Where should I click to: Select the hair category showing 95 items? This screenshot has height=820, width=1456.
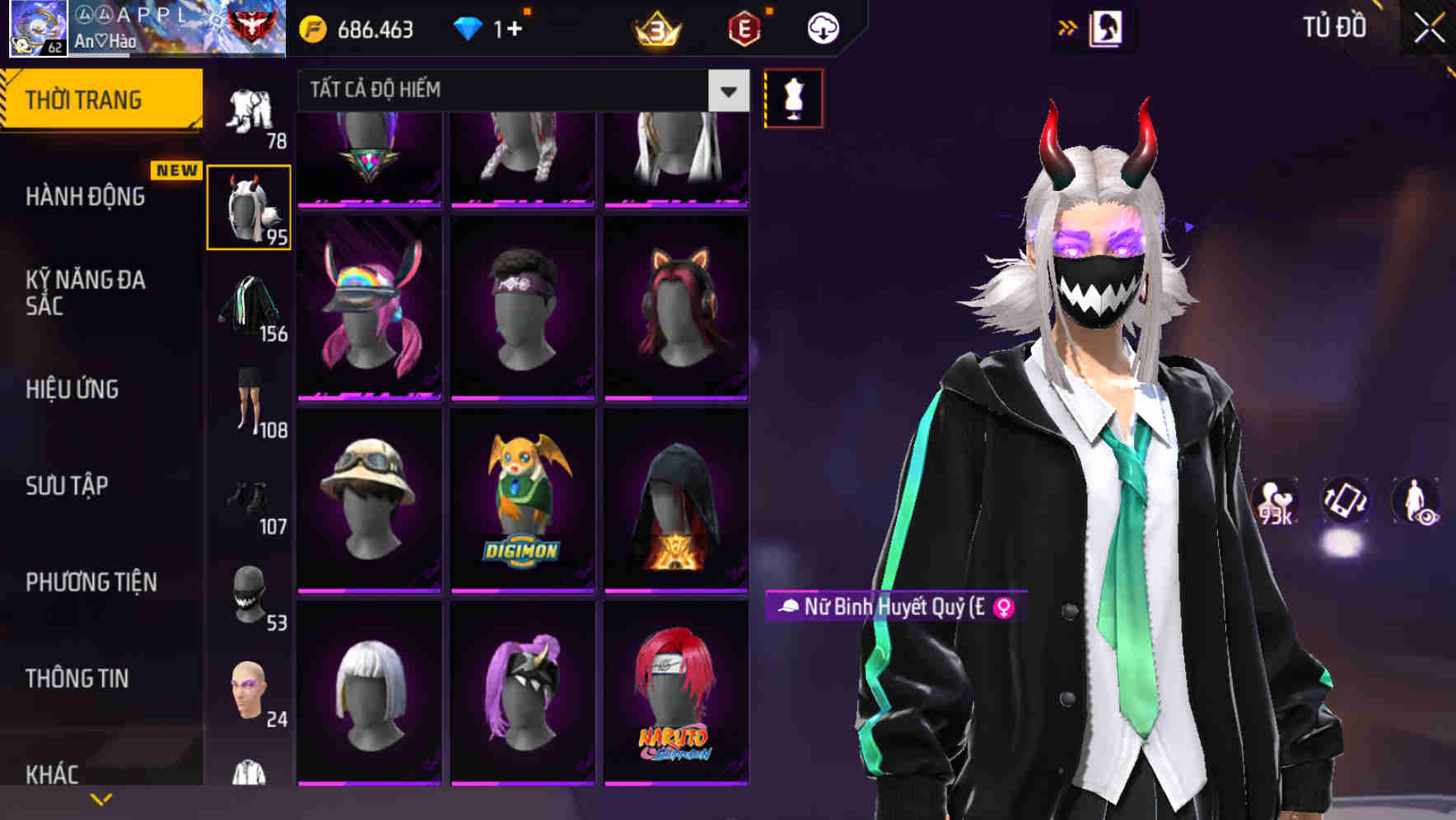[249, 206]
